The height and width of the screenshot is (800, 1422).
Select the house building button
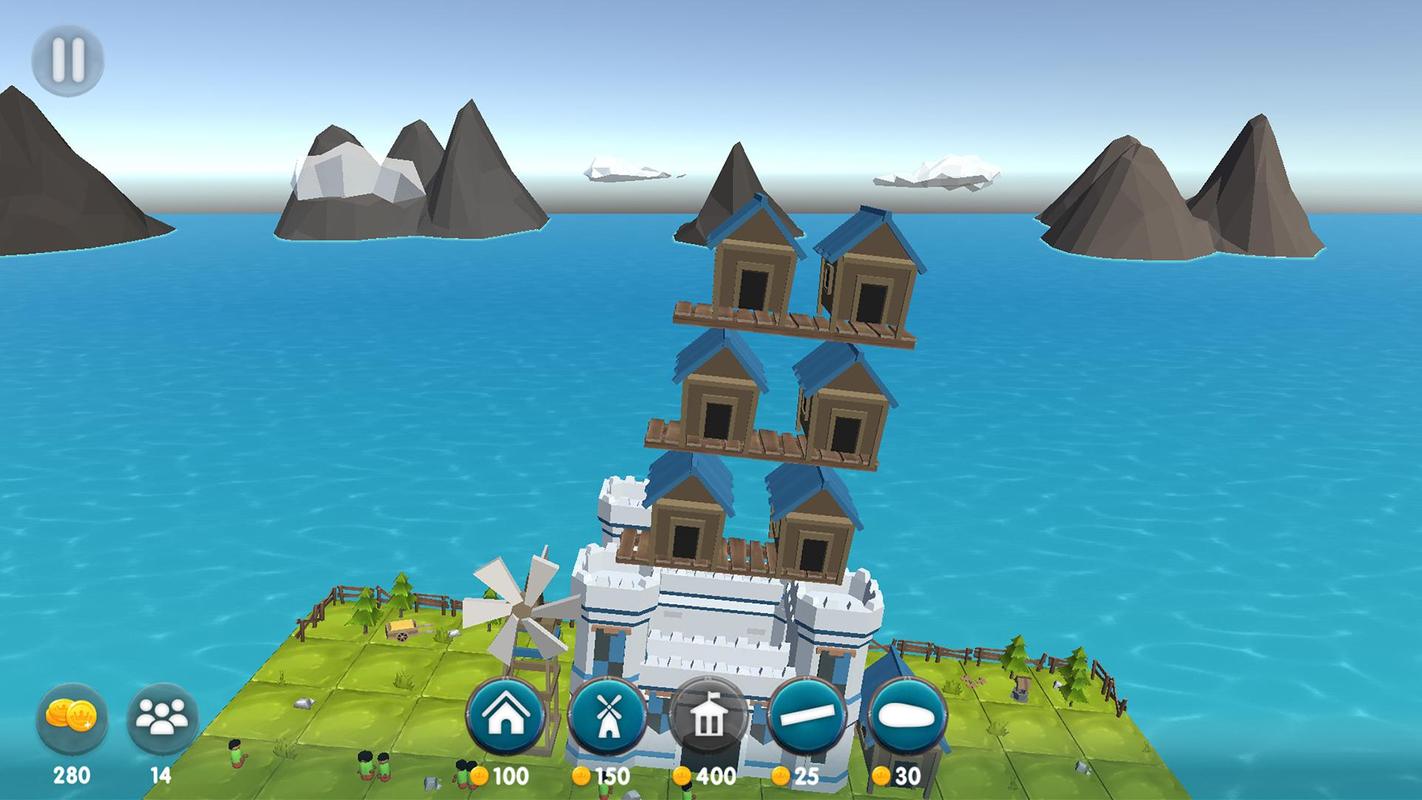coord(506,717)
